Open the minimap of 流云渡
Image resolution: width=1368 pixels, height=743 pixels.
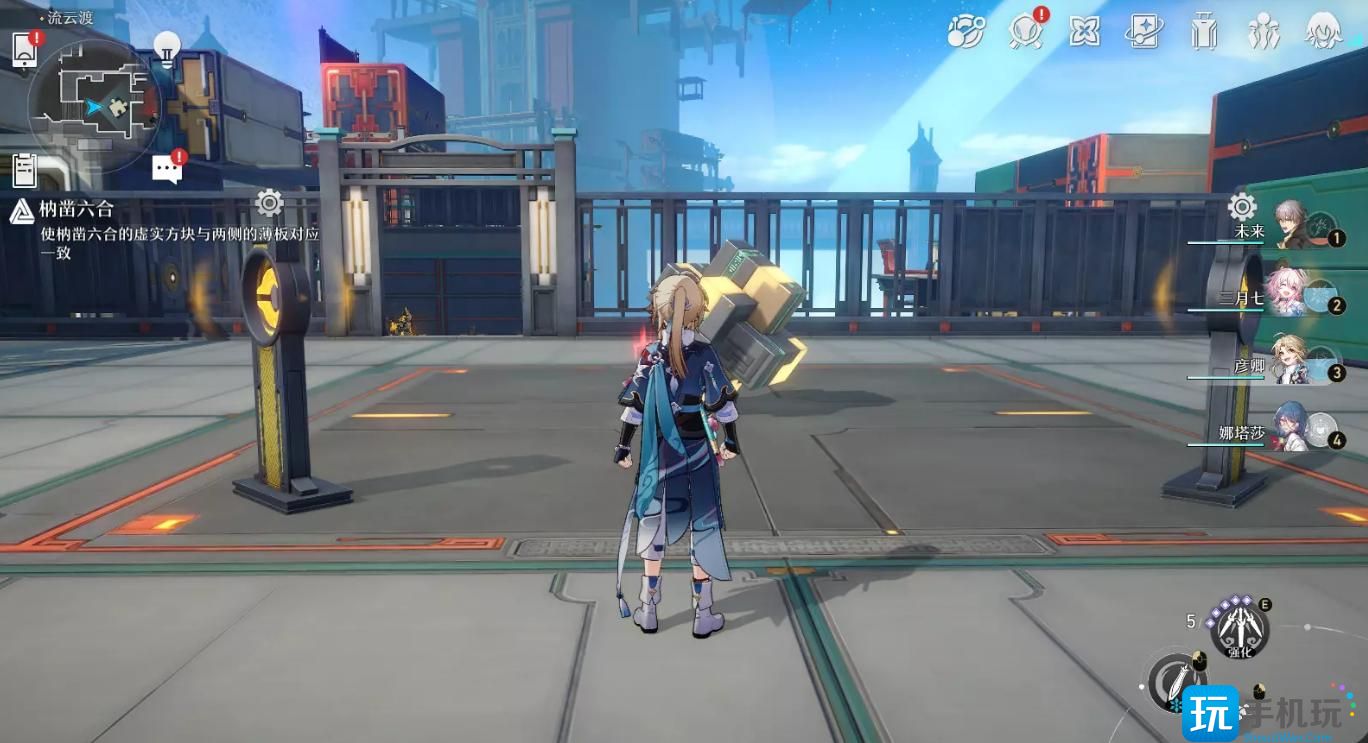94,105
